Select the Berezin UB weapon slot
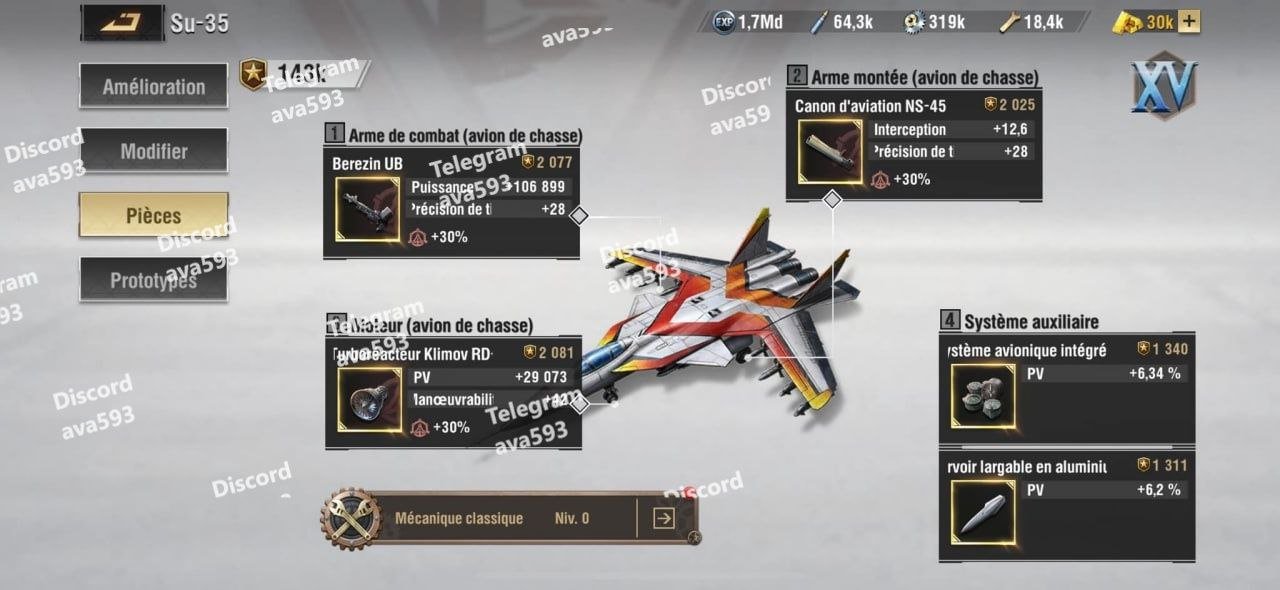The image size is (1280, 590). click(367, 210)
